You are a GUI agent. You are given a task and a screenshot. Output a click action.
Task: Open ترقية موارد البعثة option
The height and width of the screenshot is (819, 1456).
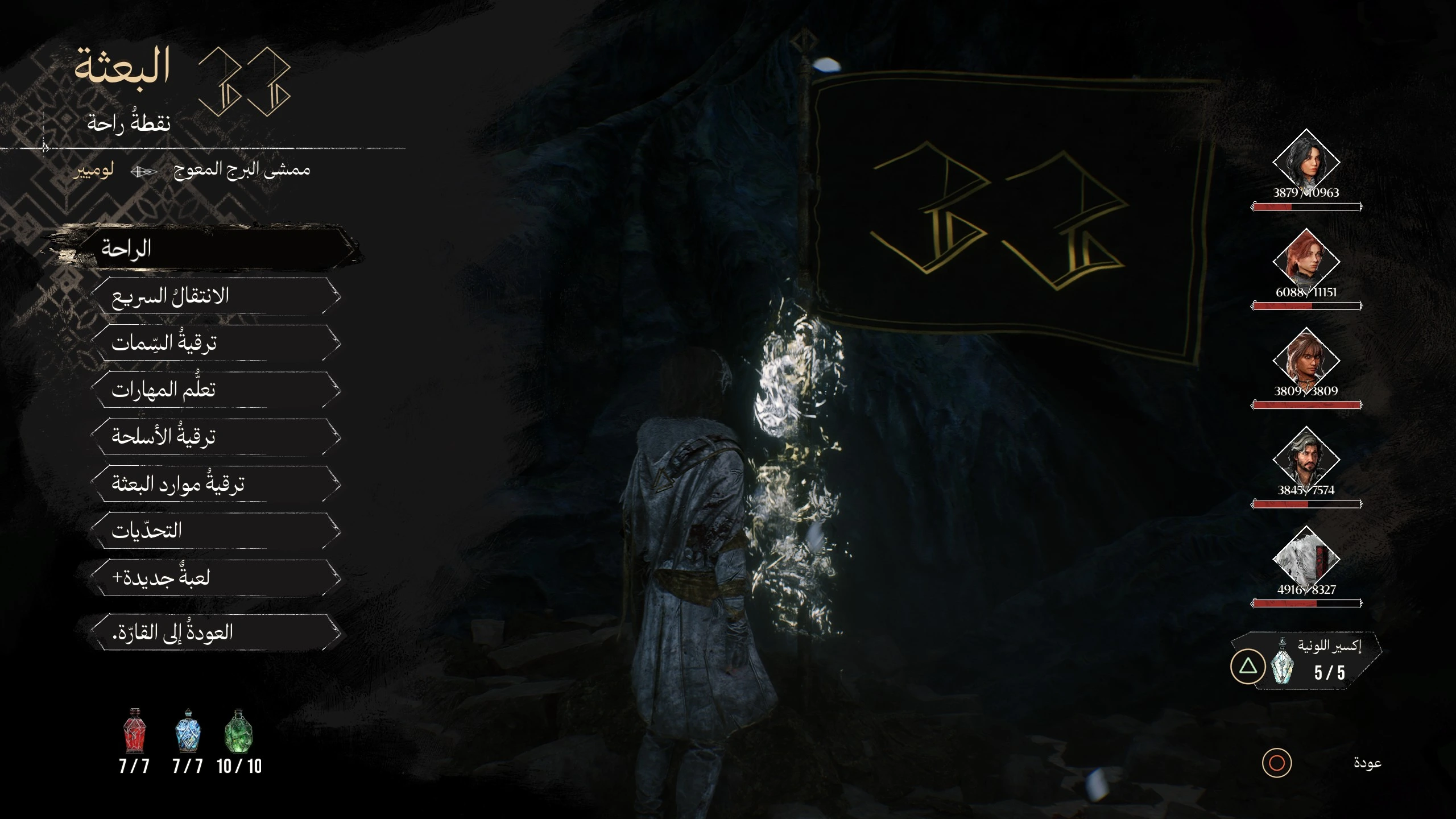(x=216, y=483)
